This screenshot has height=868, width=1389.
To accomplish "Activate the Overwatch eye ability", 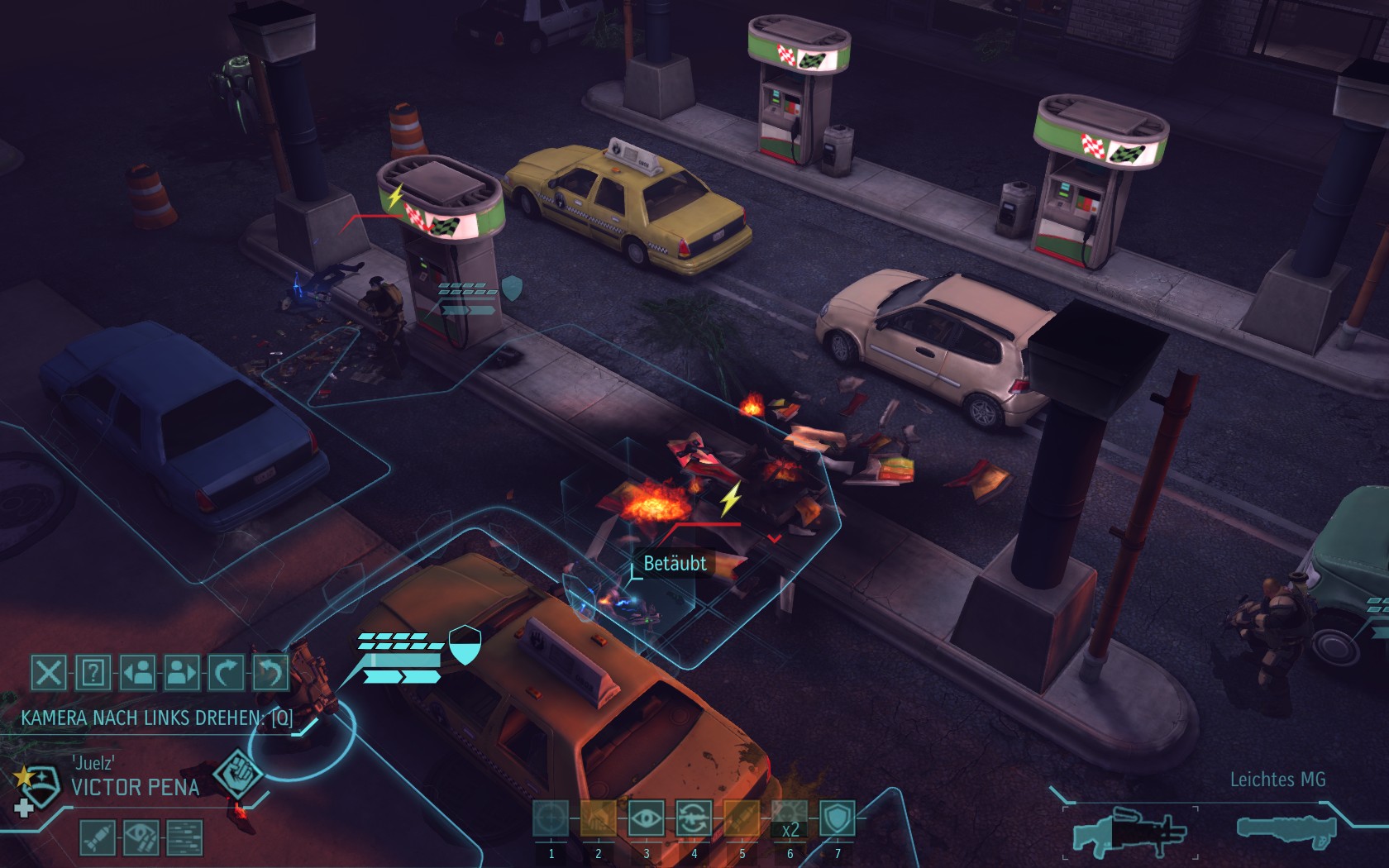I will [646, 819].
